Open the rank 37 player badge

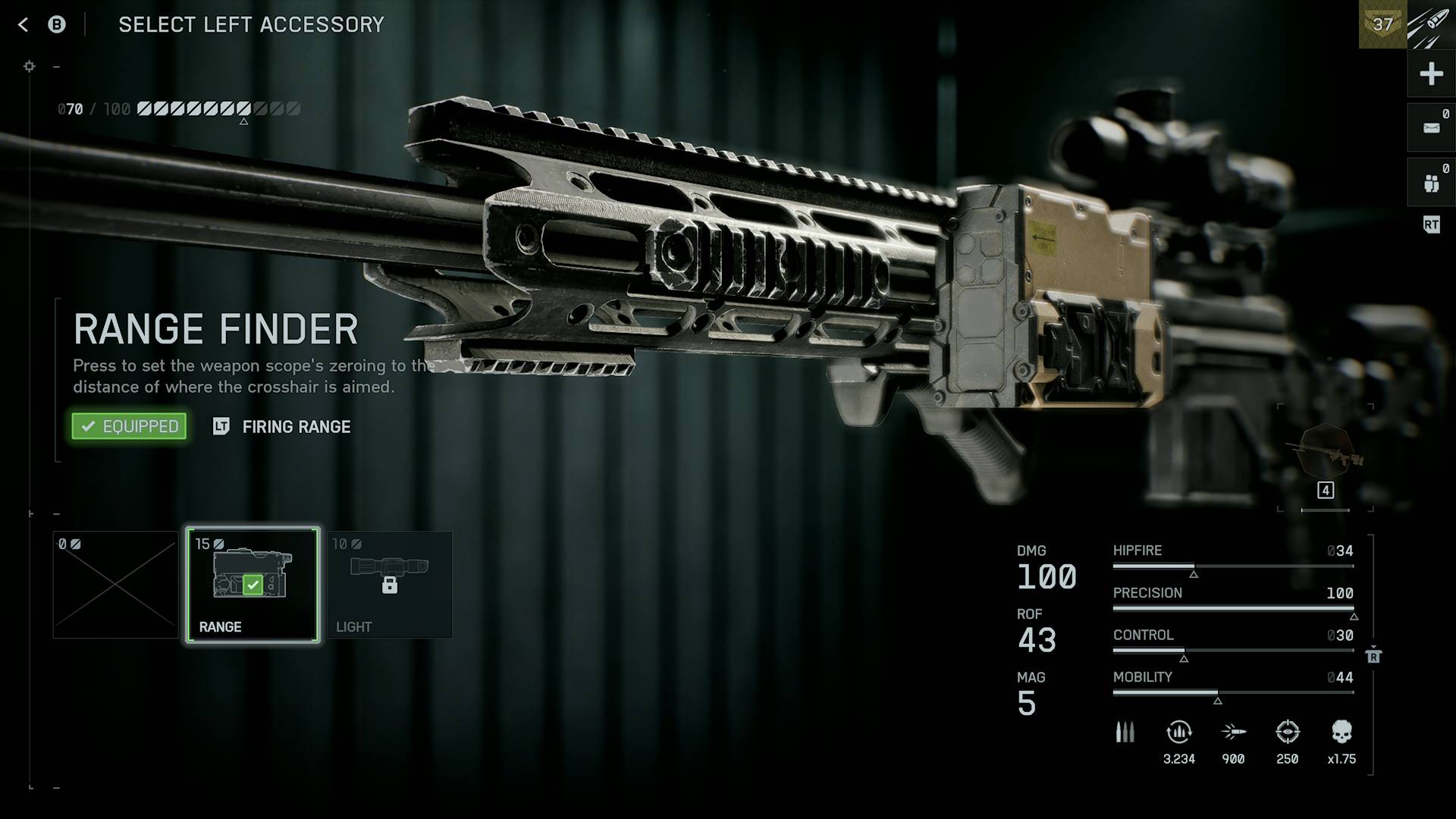point(1382,24)
